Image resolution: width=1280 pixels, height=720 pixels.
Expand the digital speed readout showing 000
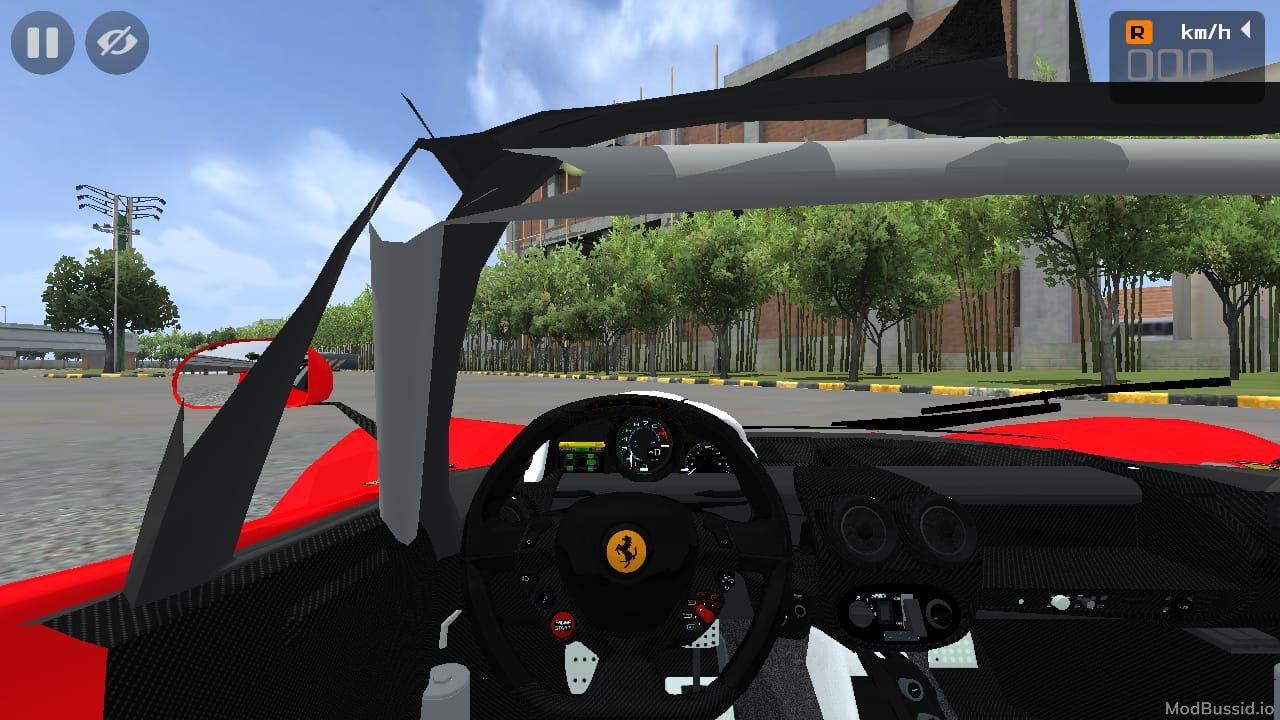pyautogui.click(x=1168, y=64)
